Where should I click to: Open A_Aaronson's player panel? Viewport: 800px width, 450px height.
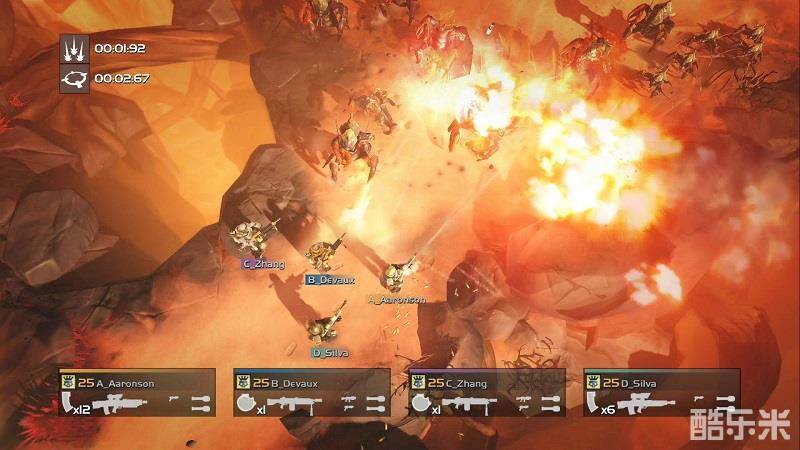[137, 392]
